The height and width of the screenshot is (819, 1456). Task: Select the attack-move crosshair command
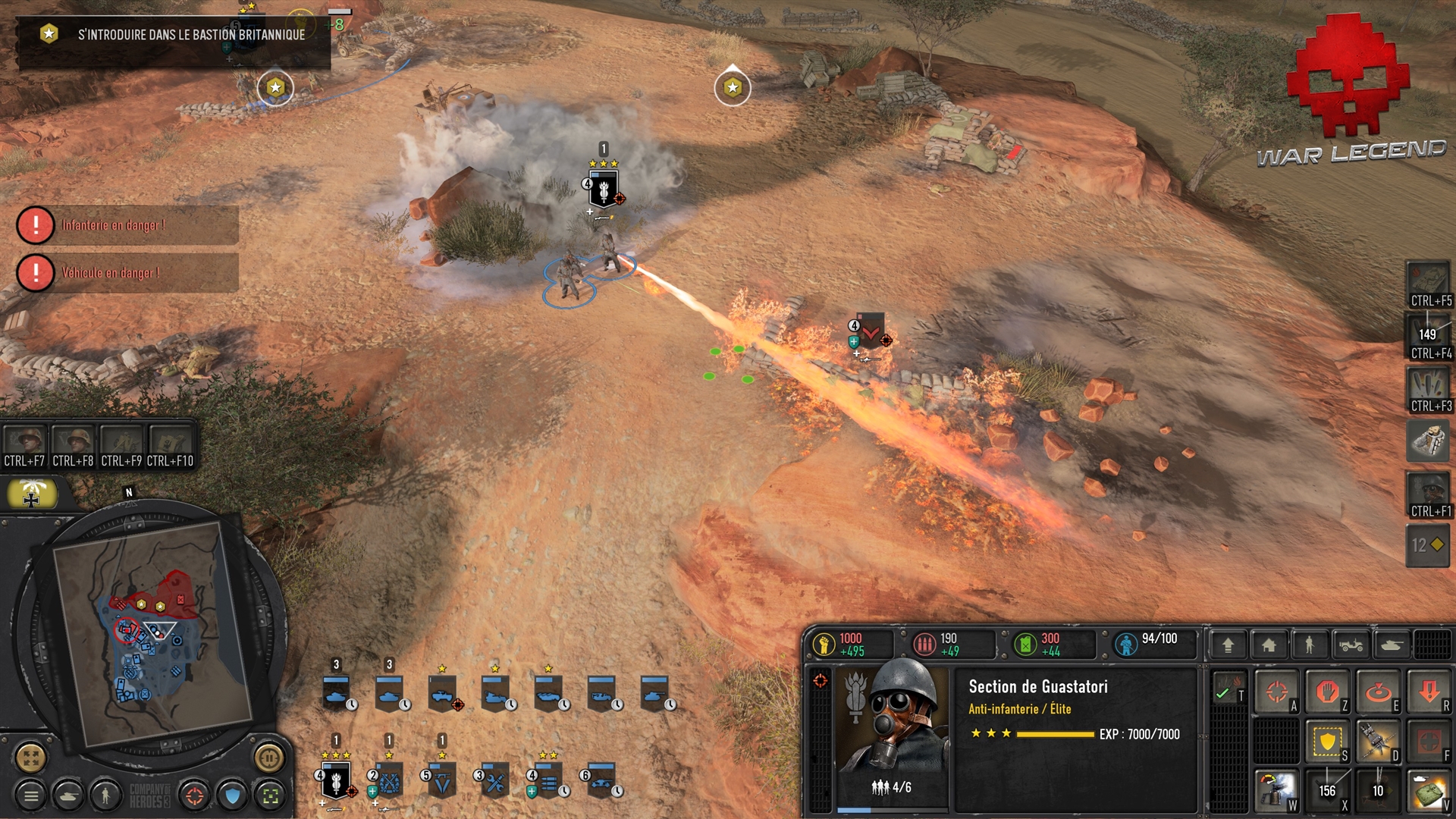pos(1277,692)
